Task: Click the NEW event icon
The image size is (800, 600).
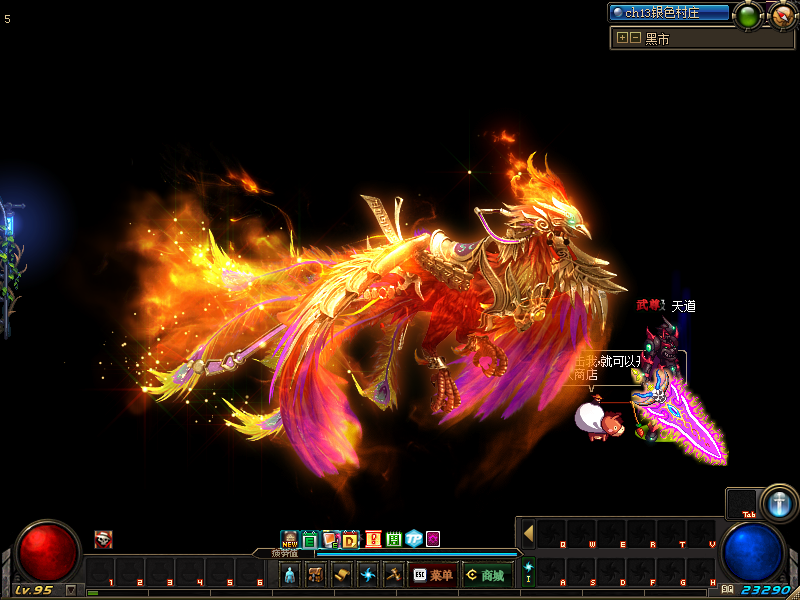Action: click(290, 540)
